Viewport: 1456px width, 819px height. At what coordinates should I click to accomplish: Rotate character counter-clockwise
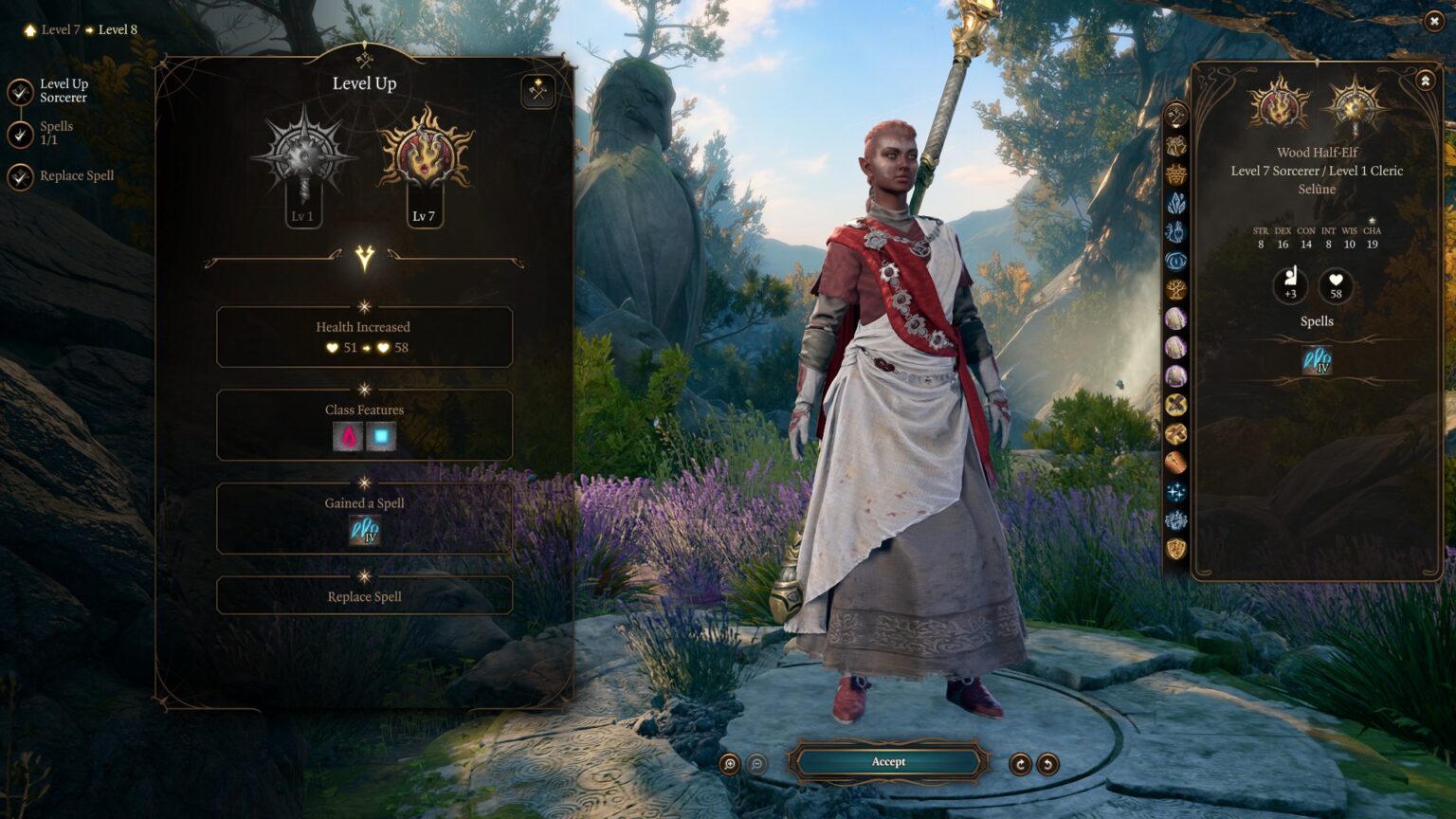click(1047, 764)
